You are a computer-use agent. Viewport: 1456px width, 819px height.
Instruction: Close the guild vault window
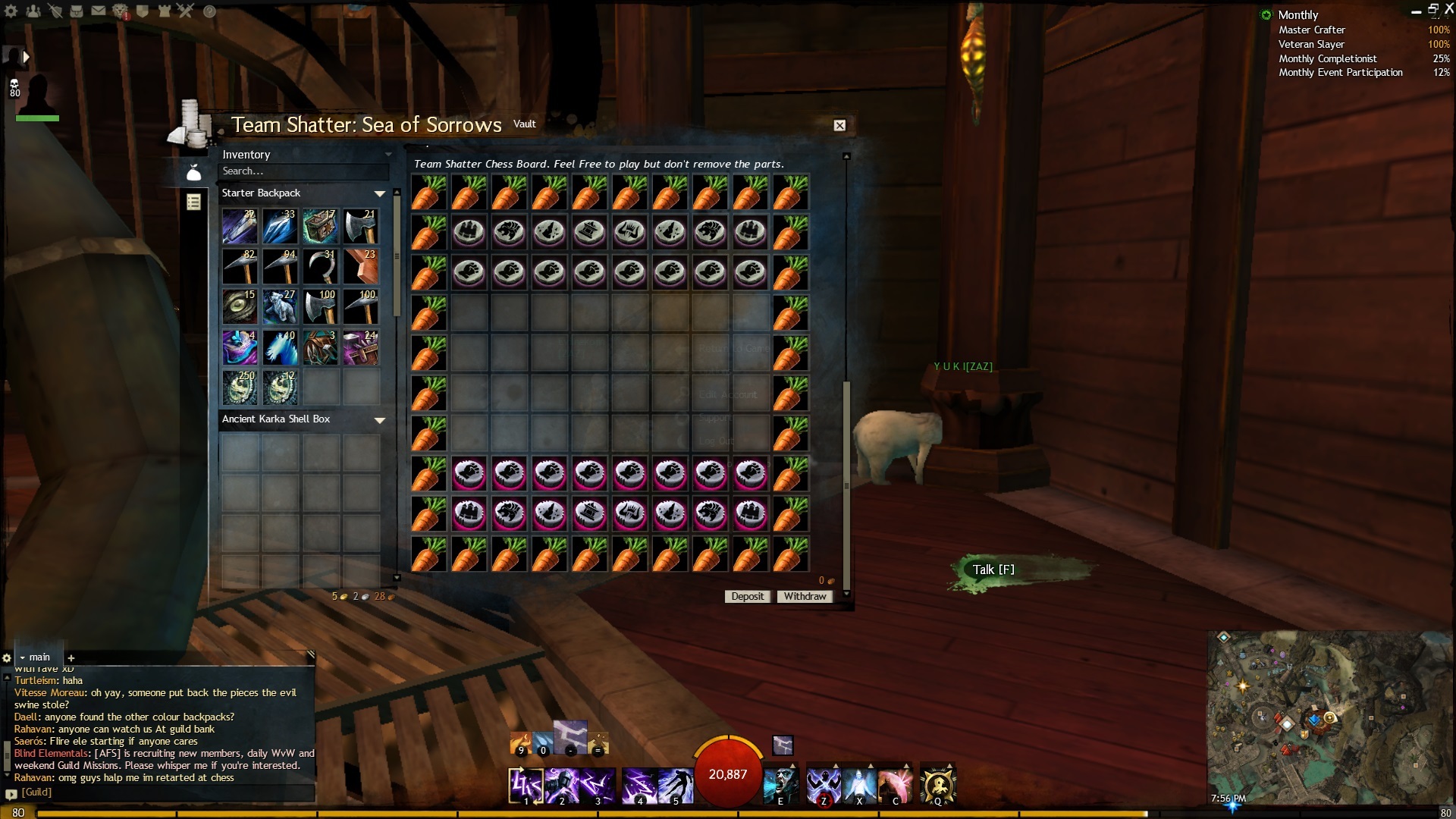[x=839, y=126]
